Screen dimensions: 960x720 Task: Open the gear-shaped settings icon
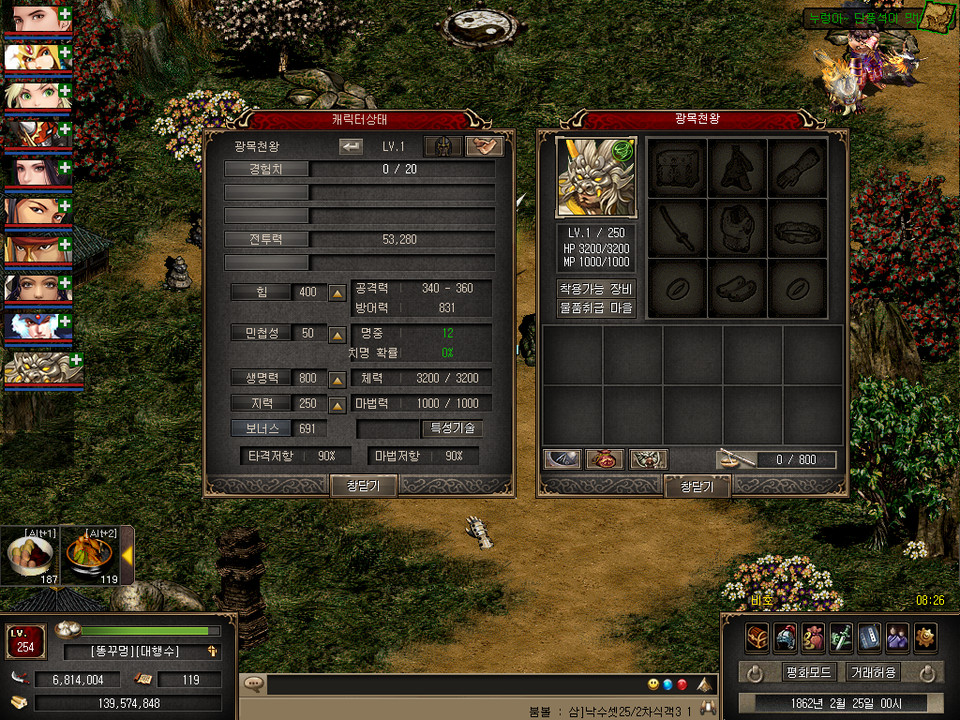pyautogui.click(x=925, y=636)
